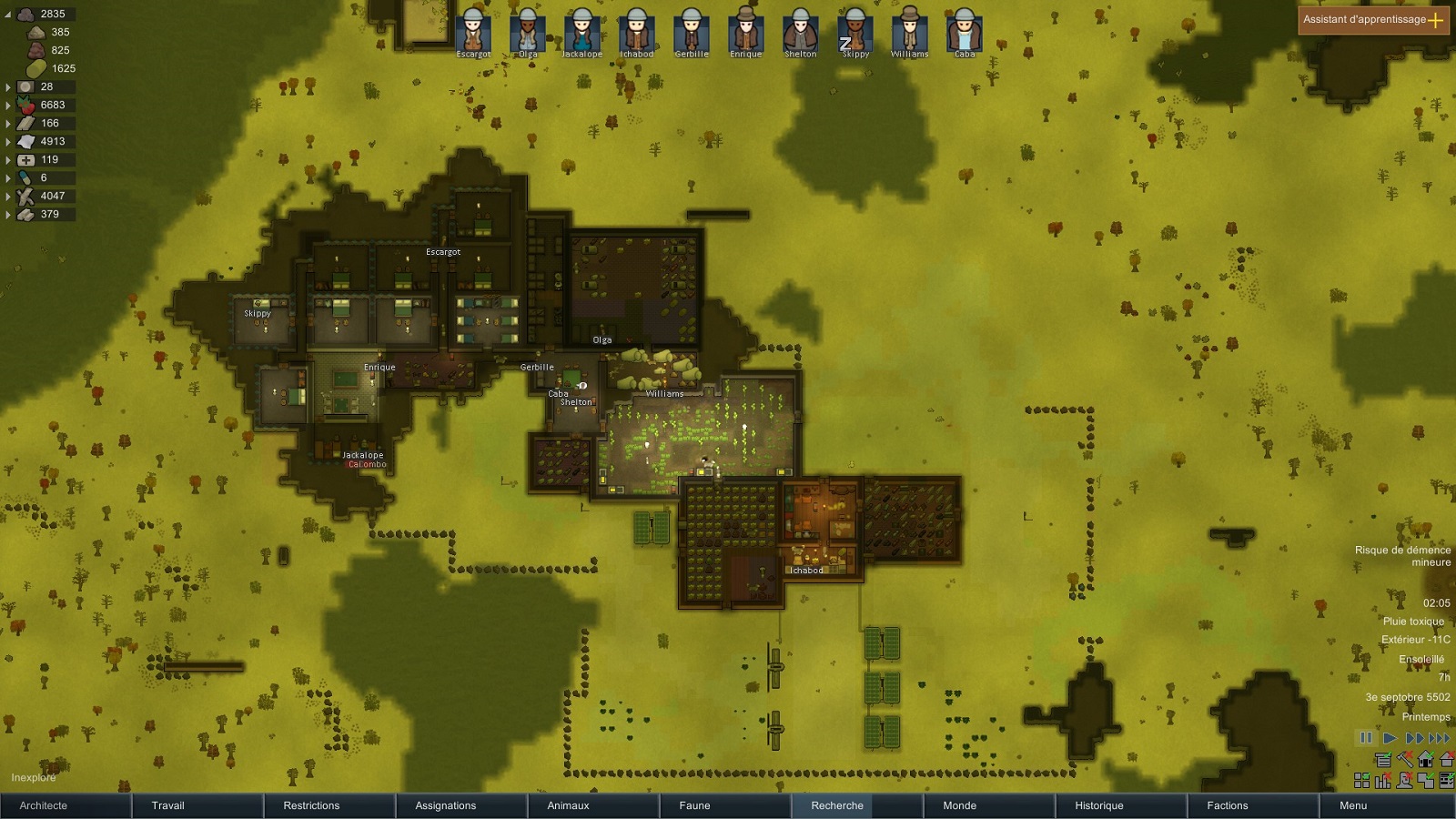This screenshot has width=1456, height=819.
Task: Open the Factions tab
Action: 1253,805
